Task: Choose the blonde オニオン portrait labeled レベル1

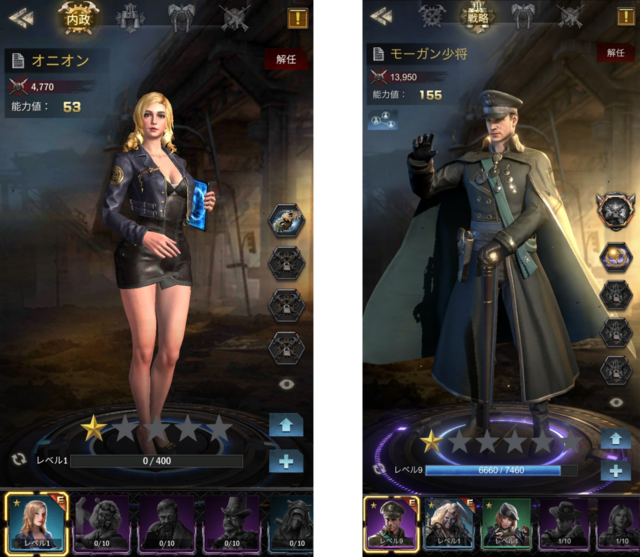Action: point(36,523)
